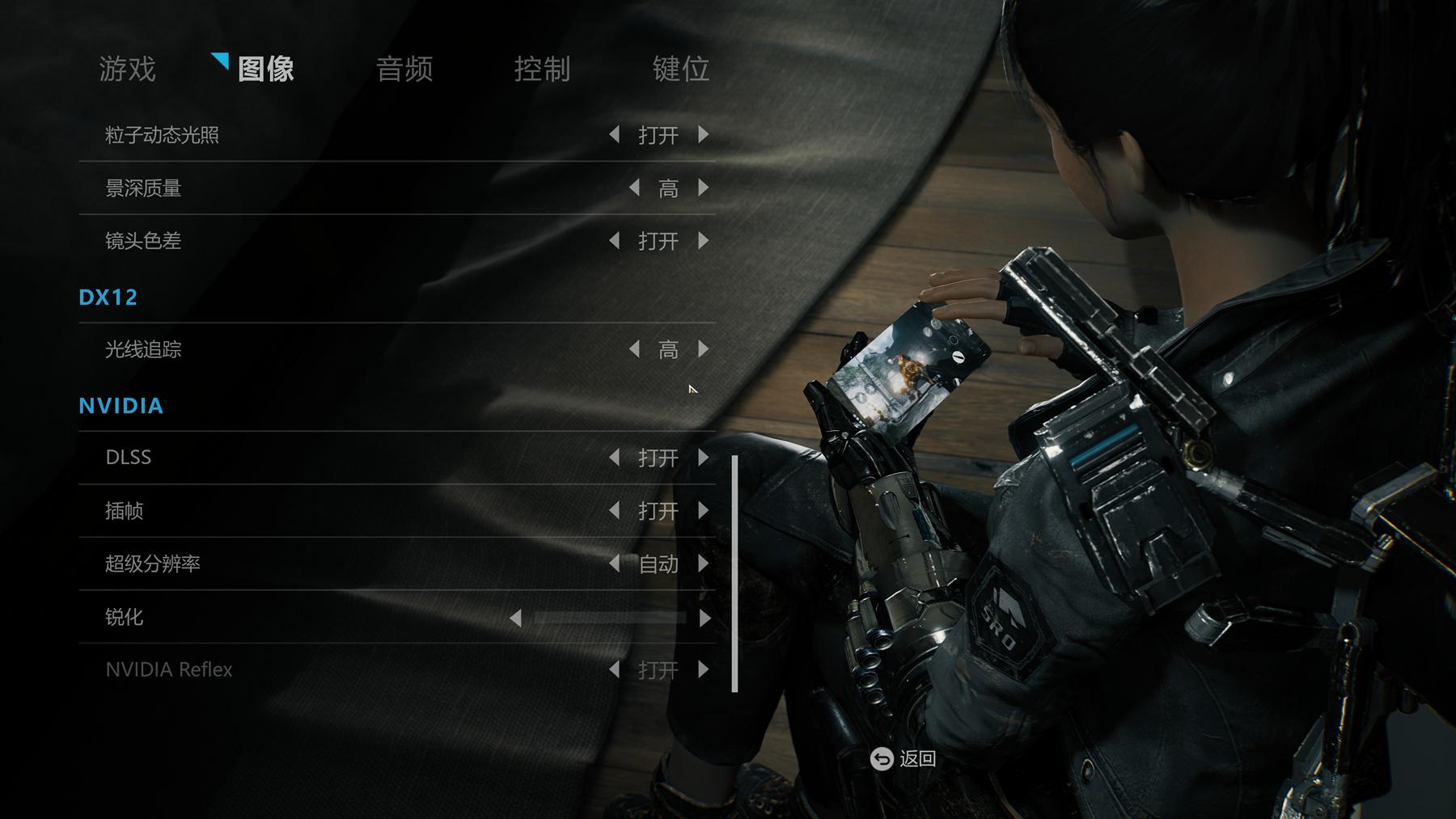
Task: Click right arrow for 粒子动态光照
Action: pyautogui.click(x=704, y=135)
